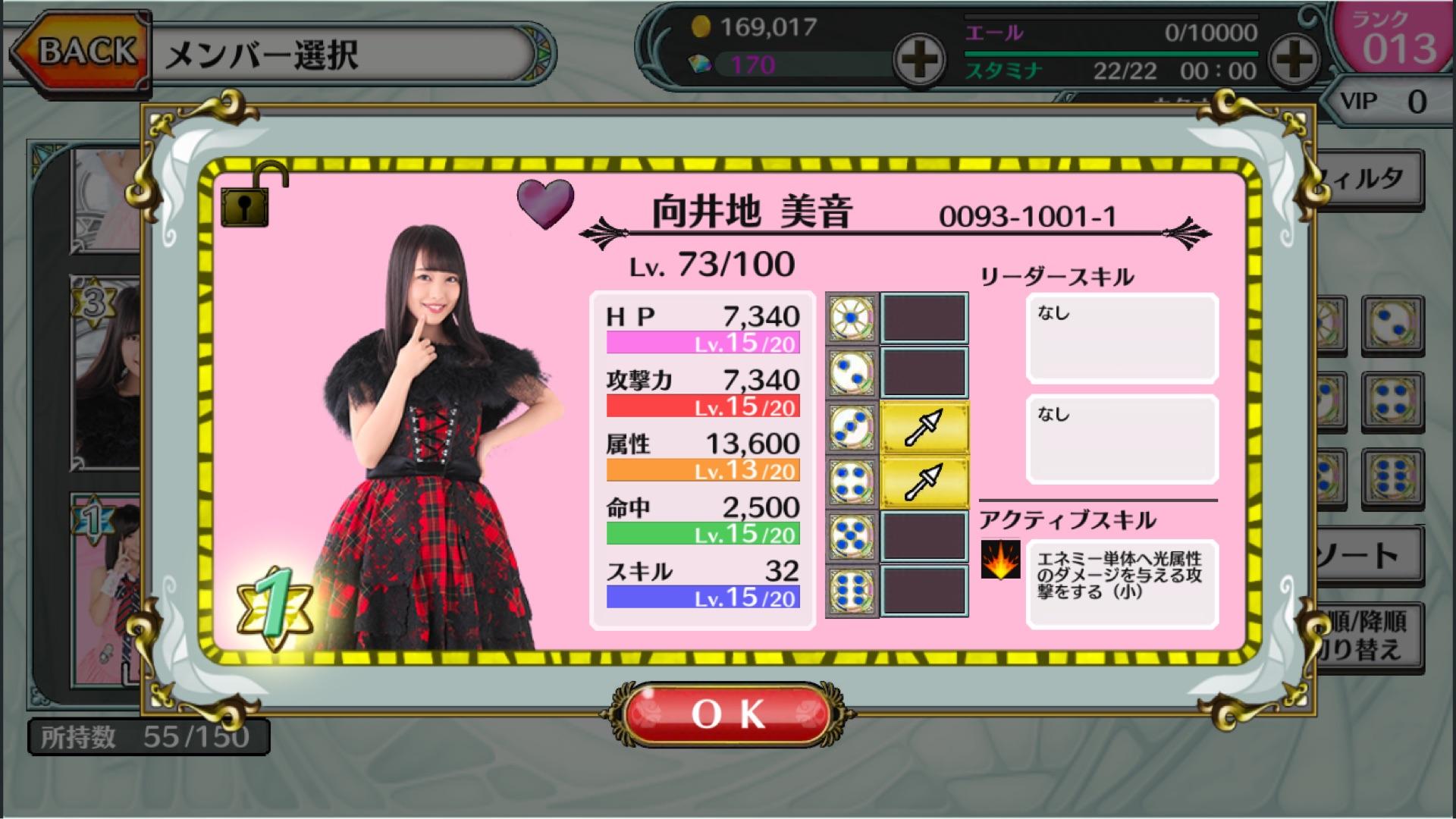Confirm with the red OK button
The image size is (1456, 819).
pyautogui.click(x=728, y=714)
